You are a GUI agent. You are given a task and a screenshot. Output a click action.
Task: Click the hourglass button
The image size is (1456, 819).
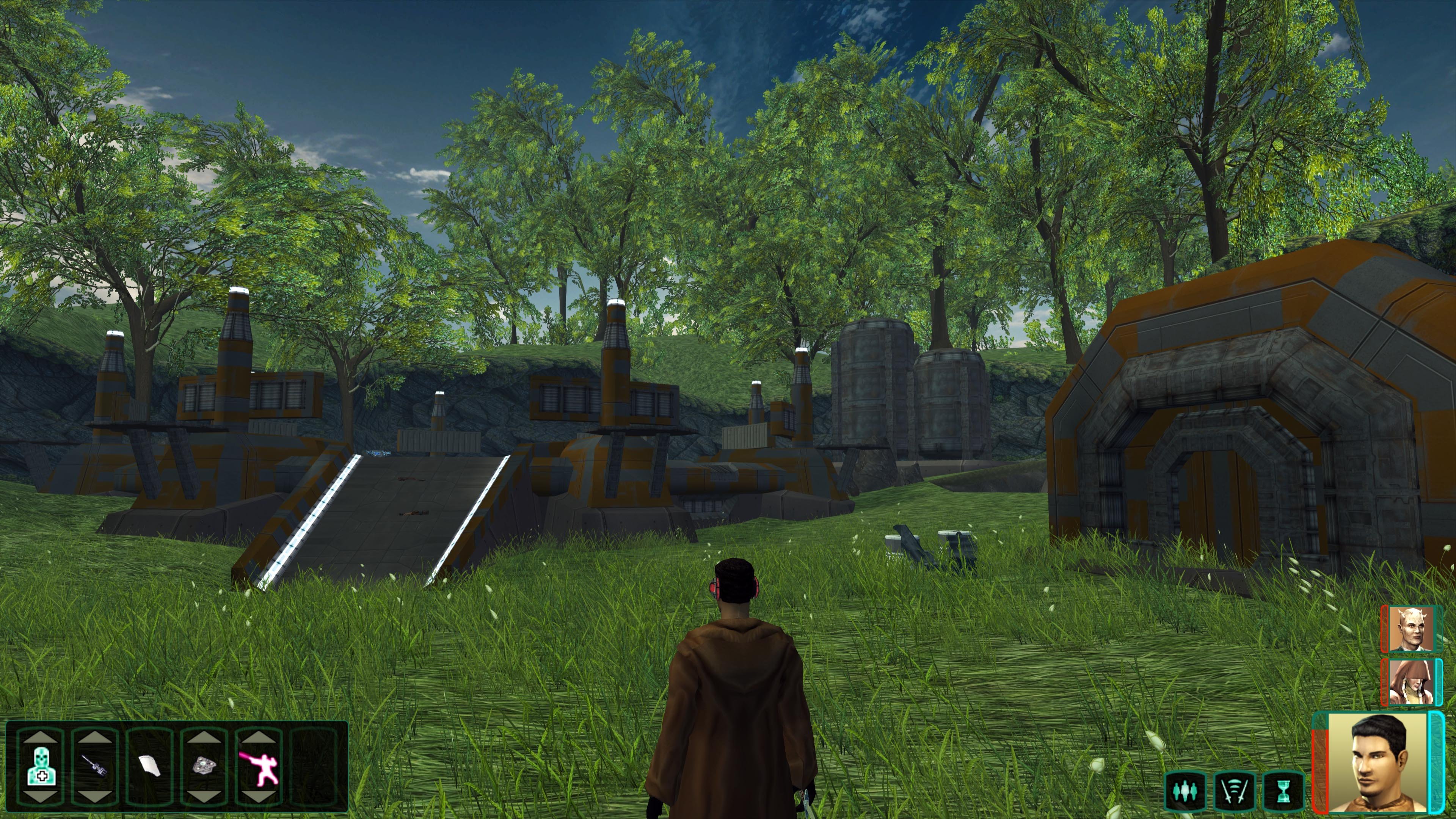pos(1283,791)
